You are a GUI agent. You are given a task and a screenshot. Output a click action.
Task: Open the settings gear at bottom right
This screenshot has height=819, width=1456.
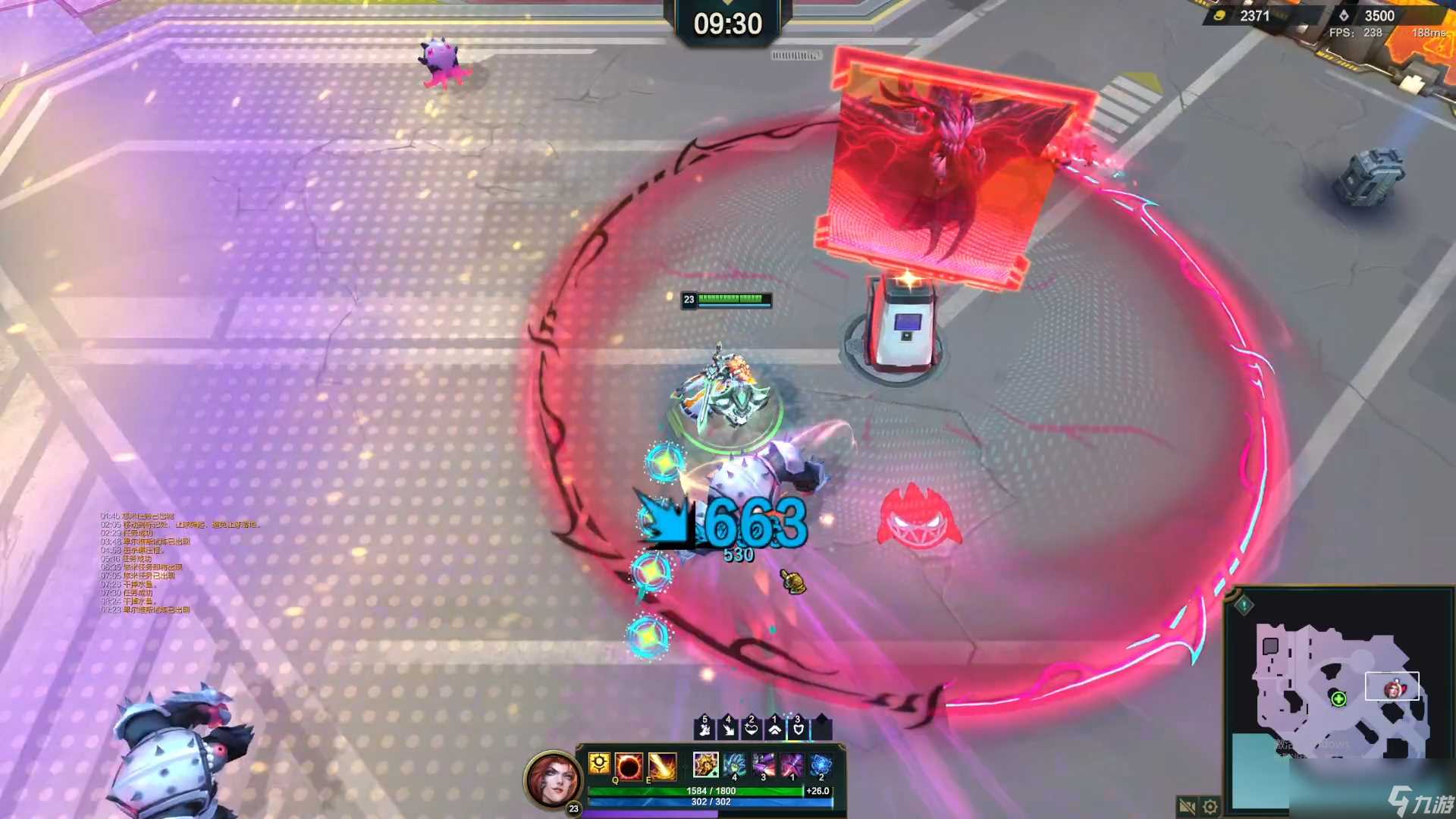[x=1210, y=807]
